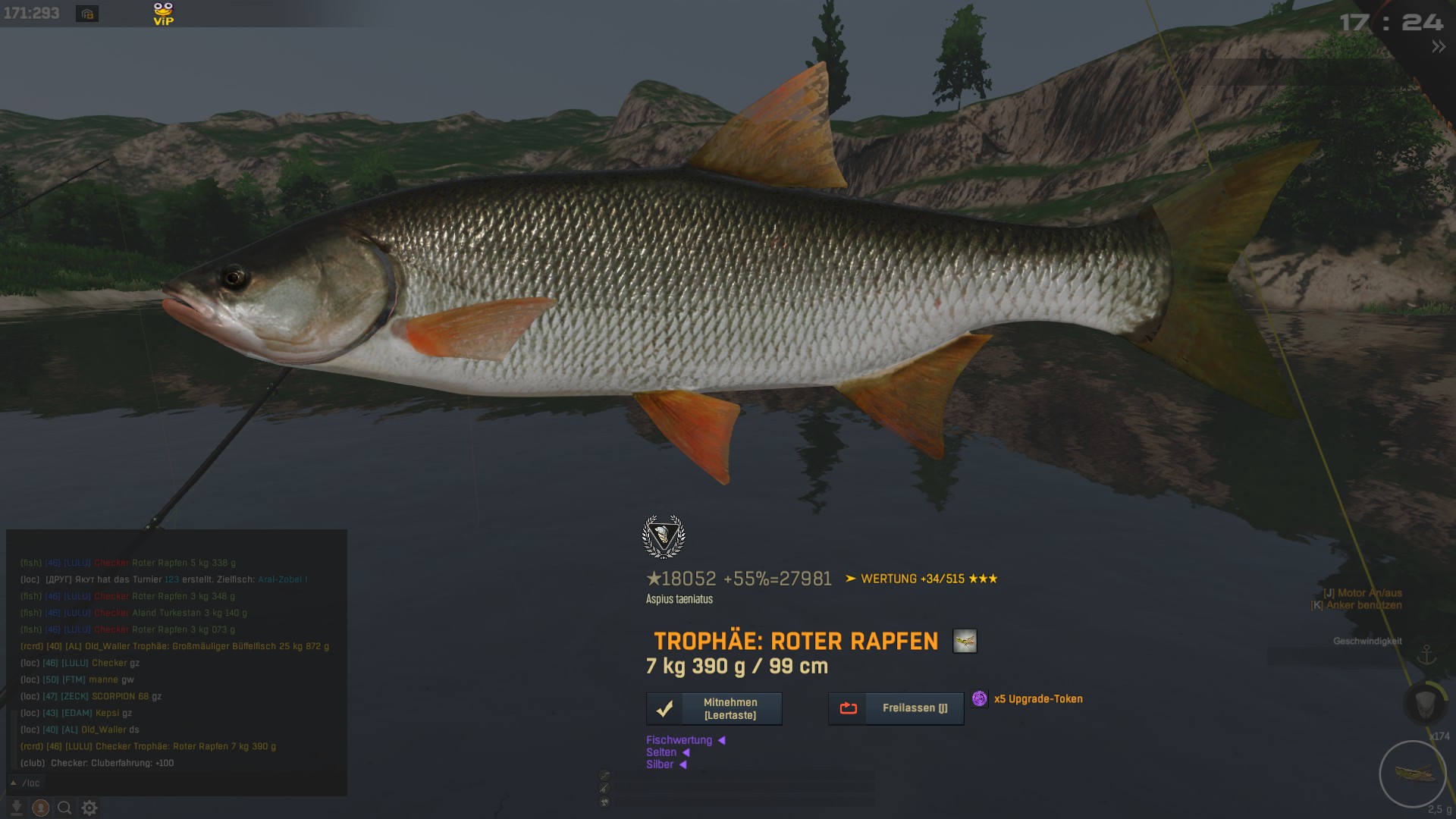Screen dimensions: 1456x819
Task: Toggle the boat anchor icon
Action: [1426, 654]
